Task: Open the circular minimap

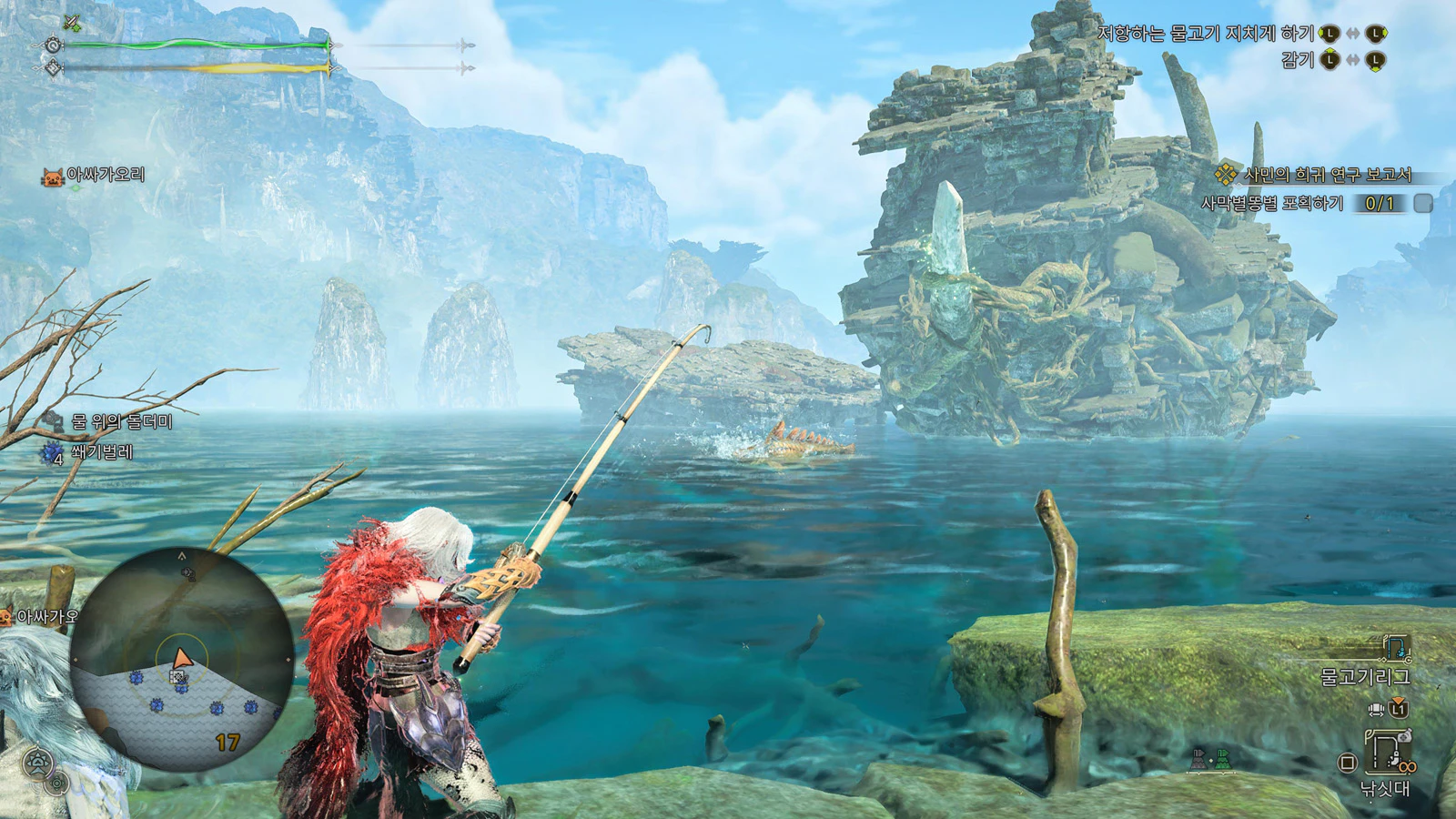Action: click(x=182, y=660)
